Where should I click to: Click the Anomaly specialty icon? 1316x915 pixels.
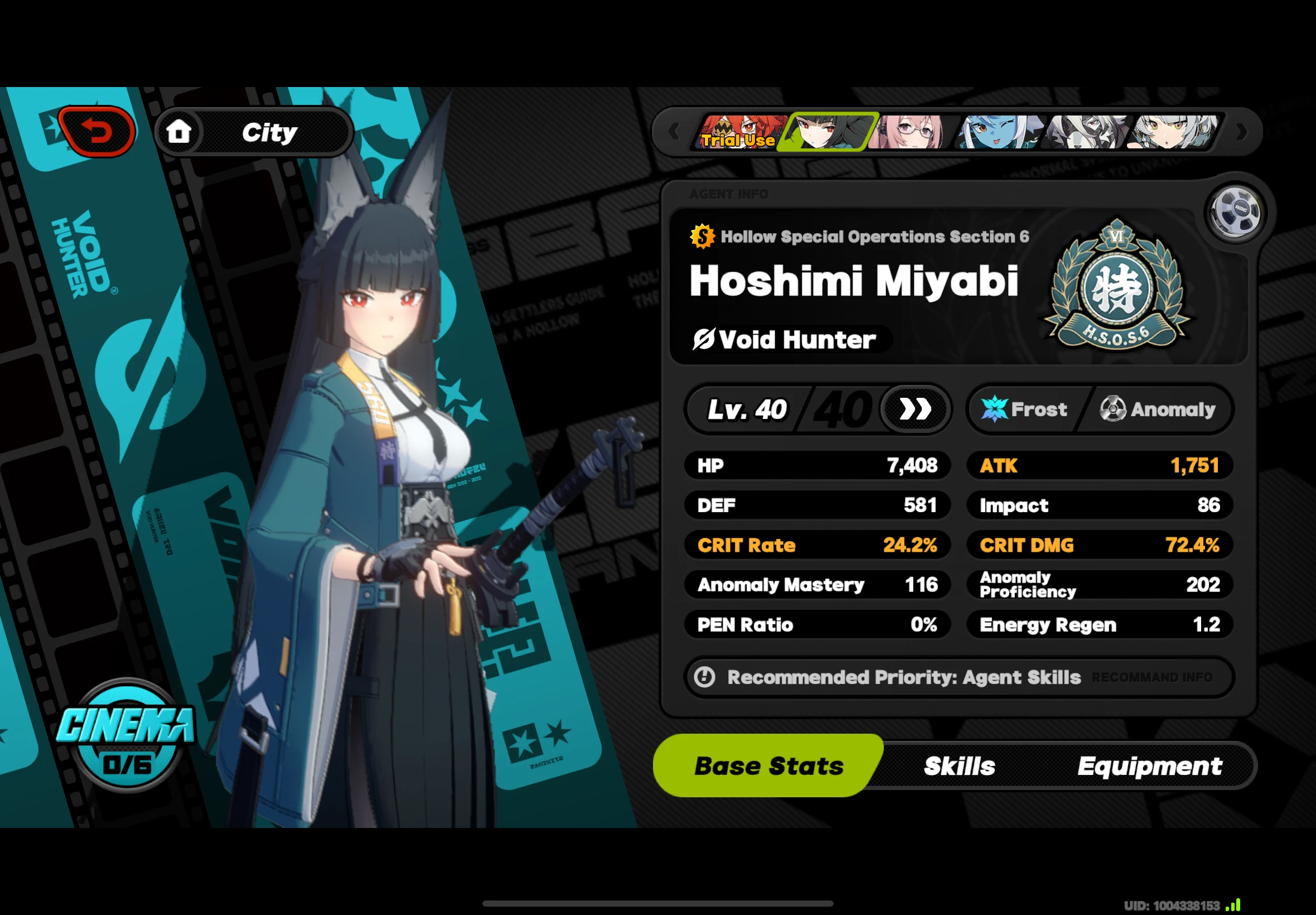point(1114,409)
